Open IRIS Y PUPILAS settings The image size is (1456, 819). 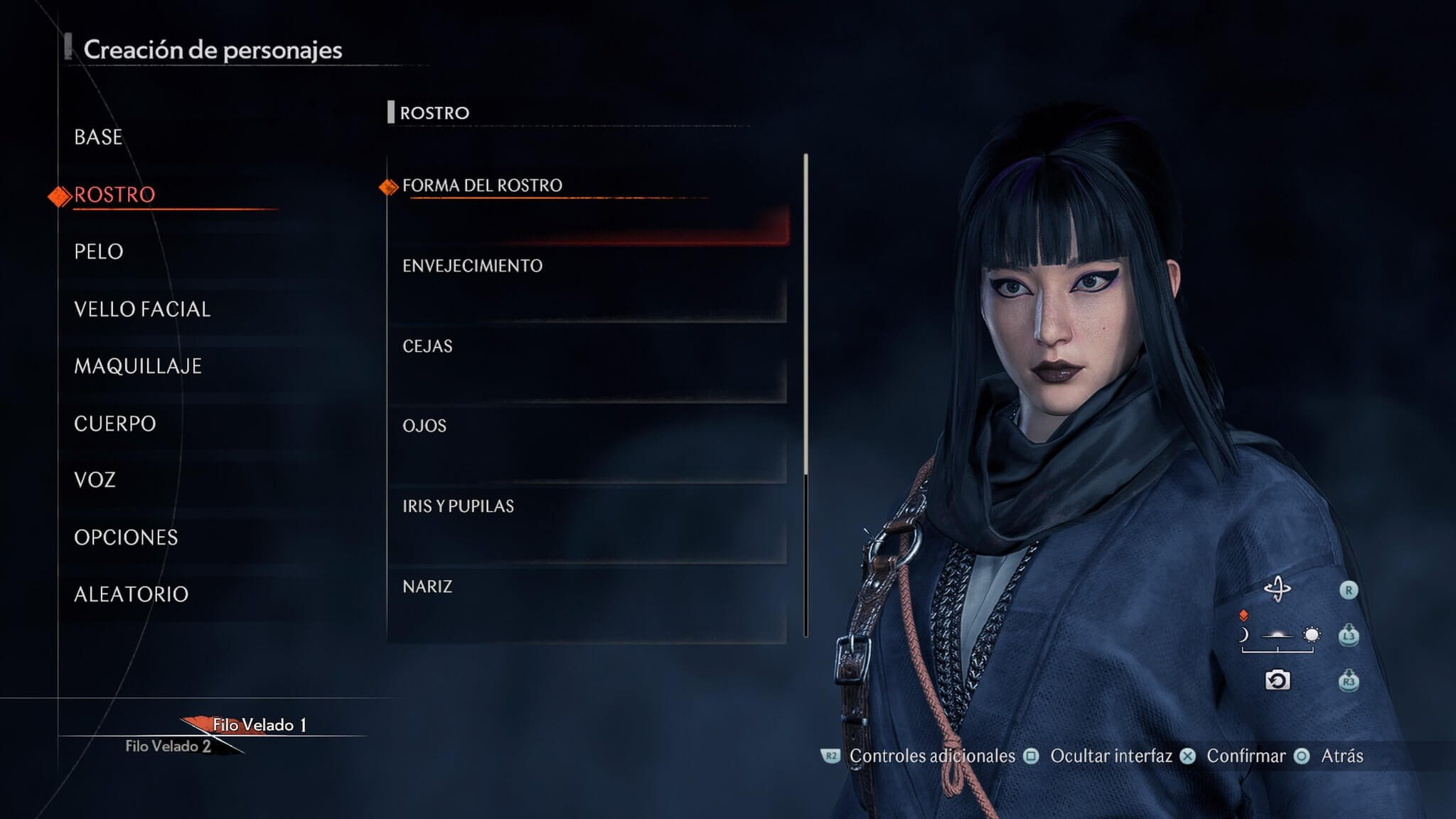(x=458, y=506)
